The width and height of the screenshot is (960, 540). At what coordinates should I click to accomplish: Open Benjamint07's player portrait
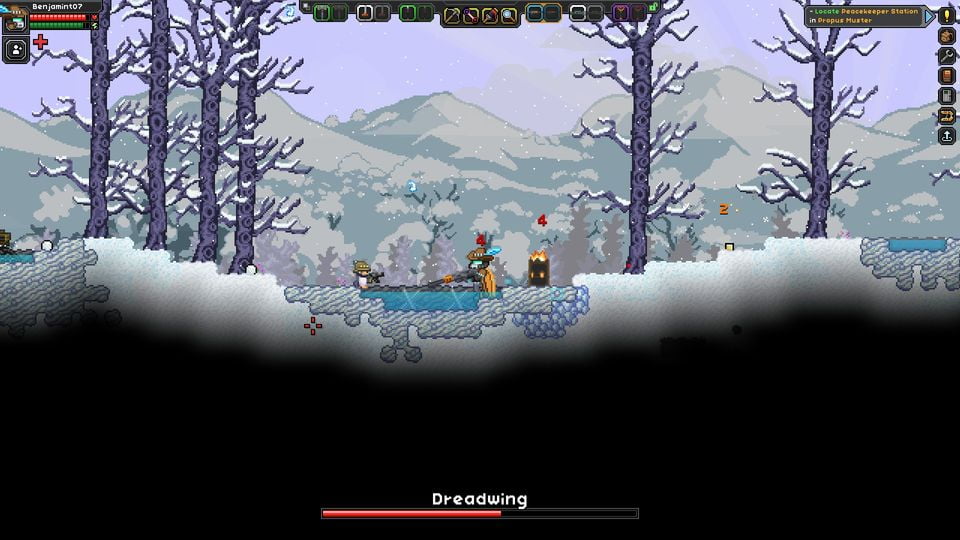tap(15, 20)
